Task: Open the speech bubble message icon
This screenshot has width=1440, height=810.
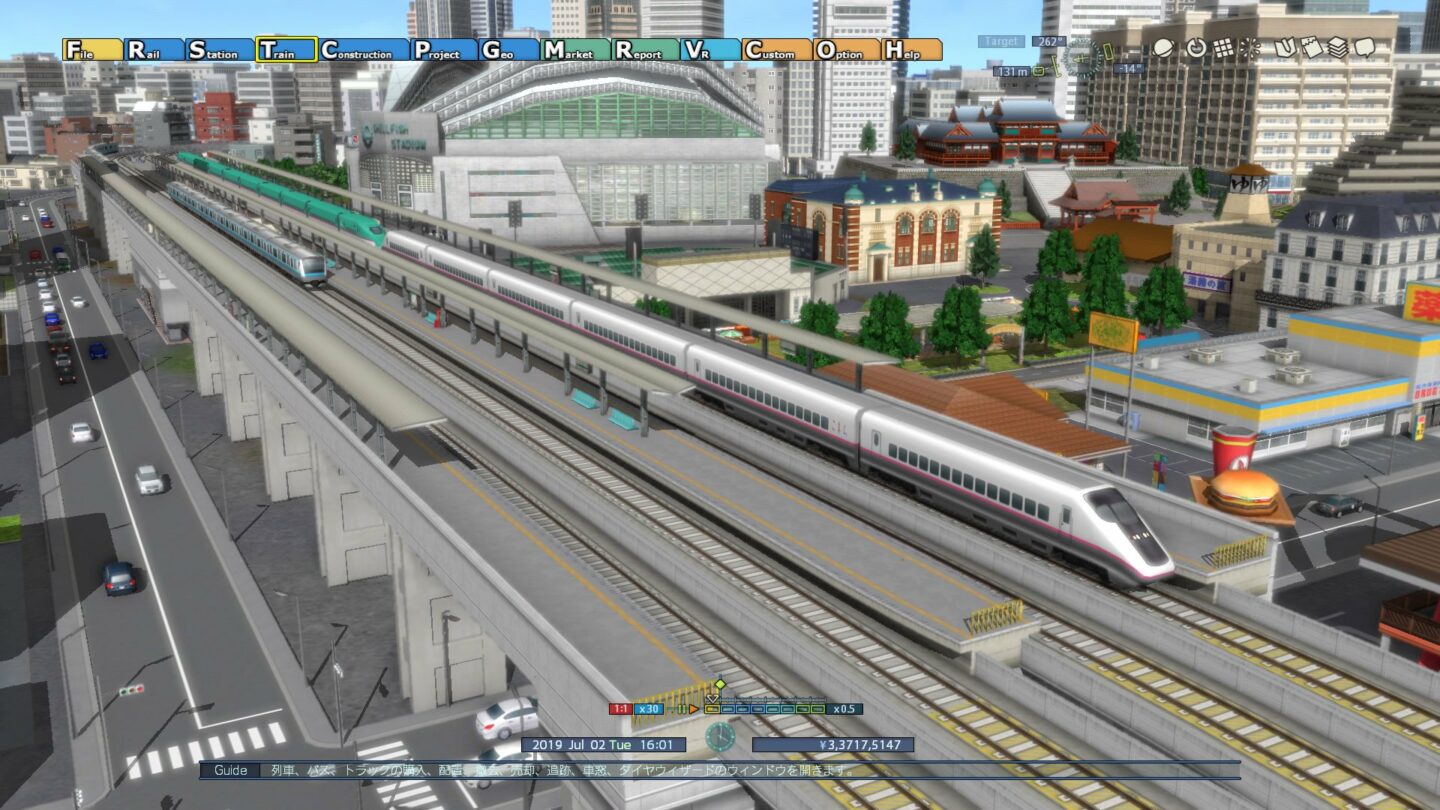Action: point(1364,48)
